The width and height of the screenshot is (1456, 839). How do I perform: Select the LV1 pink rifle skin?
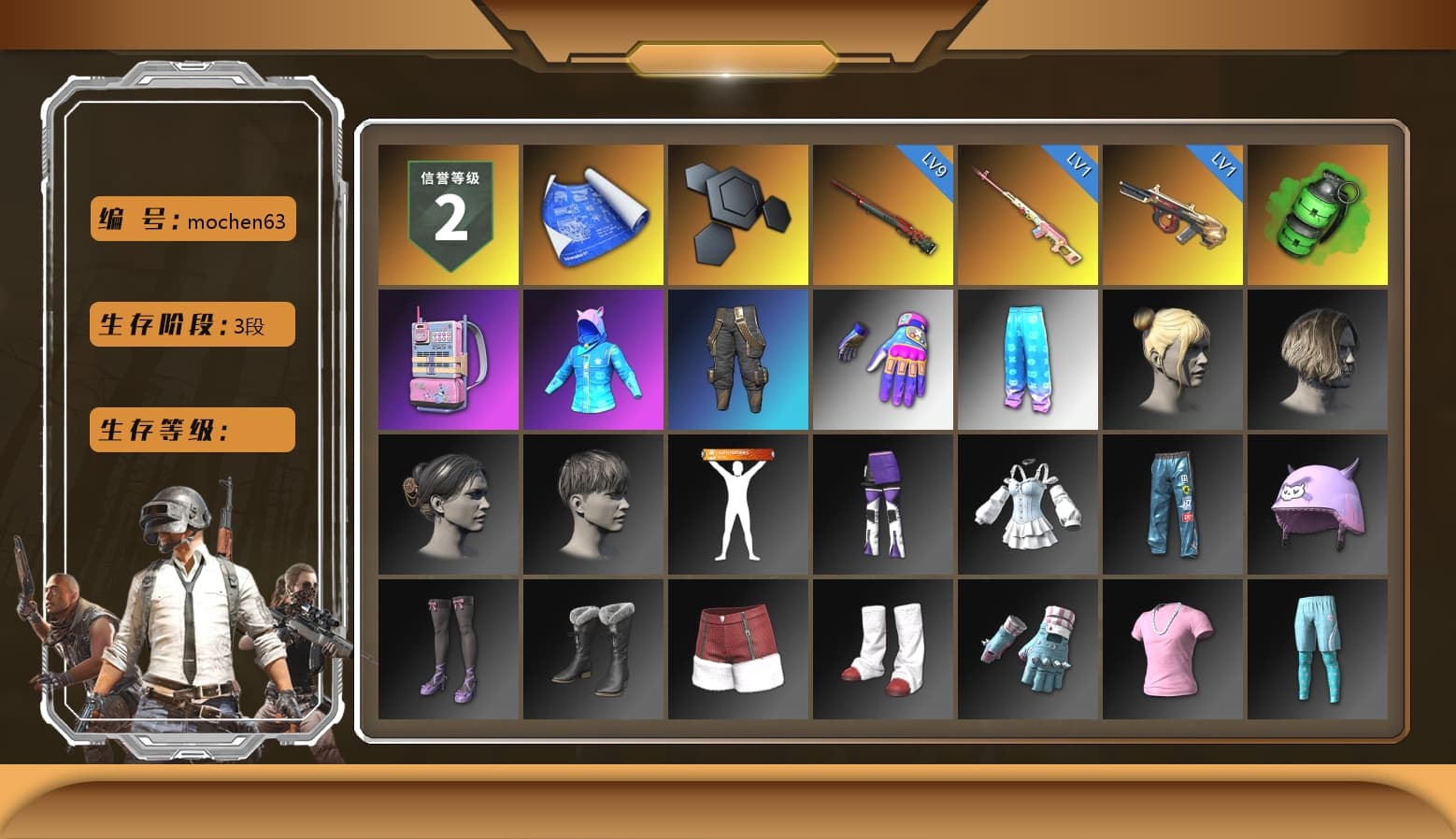(x=1028, y=212)
